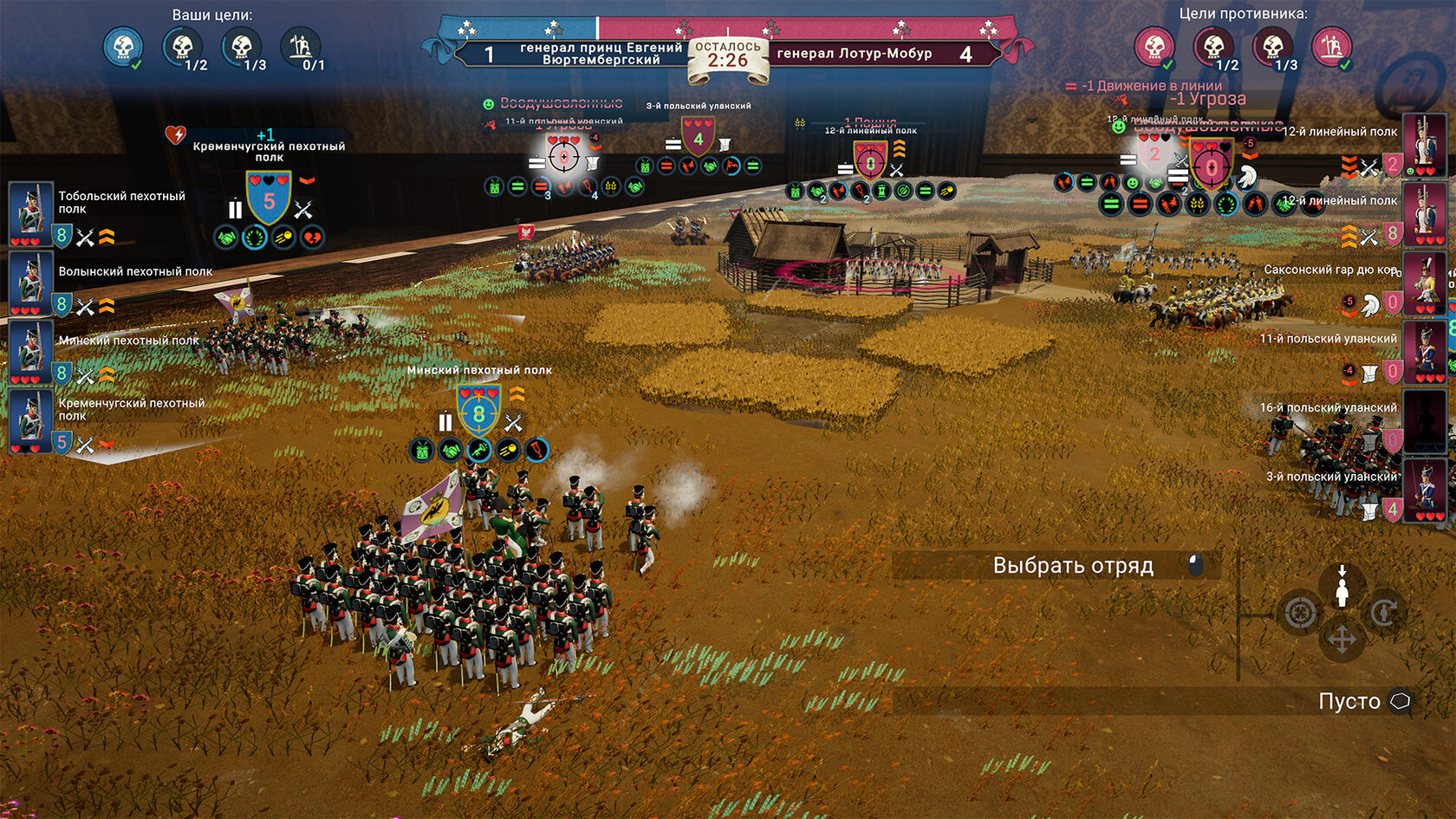Show your 1/3 skull objective

click(242, 46)
